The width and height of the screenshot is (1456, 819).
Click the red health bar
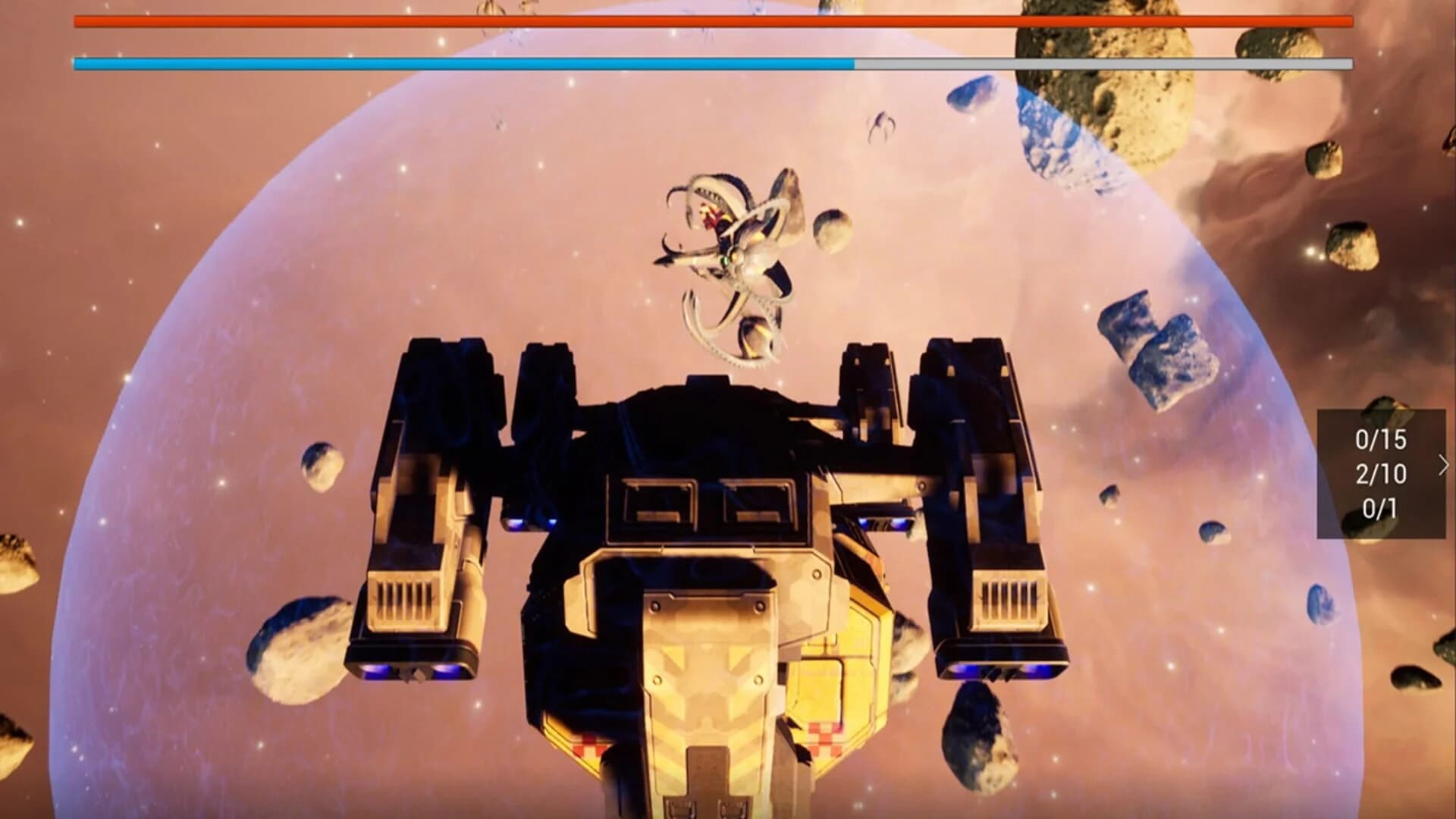[x=682, y=22]
